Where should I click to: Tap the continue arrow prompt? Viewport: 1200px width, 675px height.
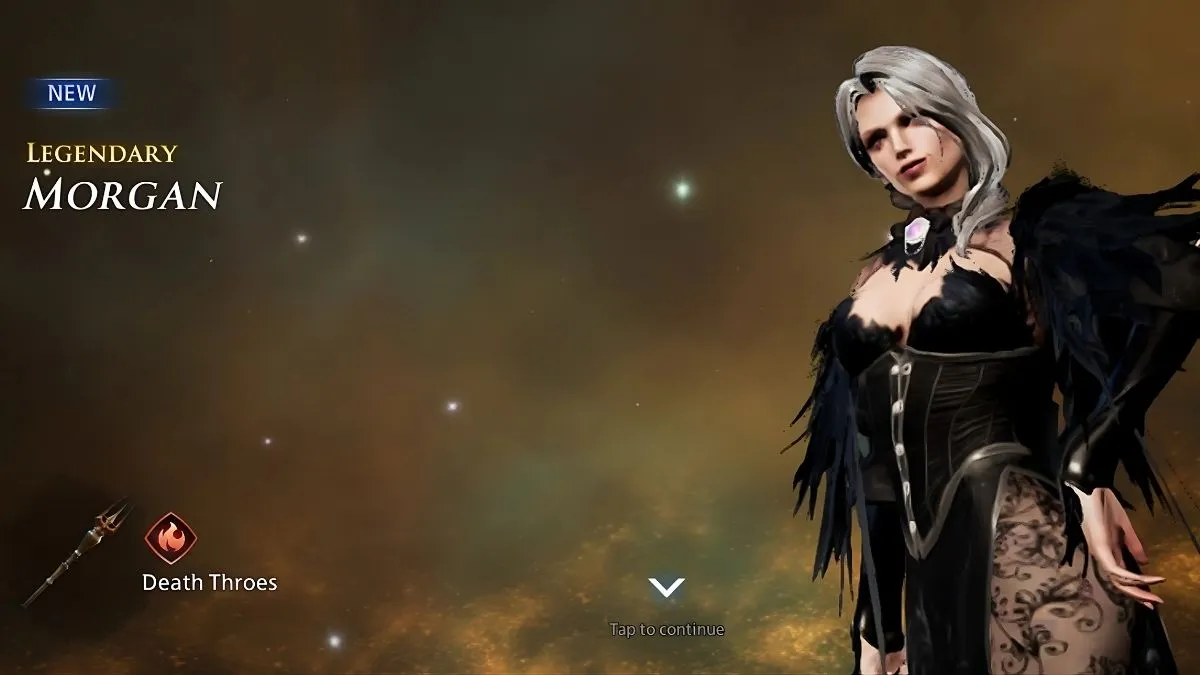pyautogui.click(x=666, y=588)
